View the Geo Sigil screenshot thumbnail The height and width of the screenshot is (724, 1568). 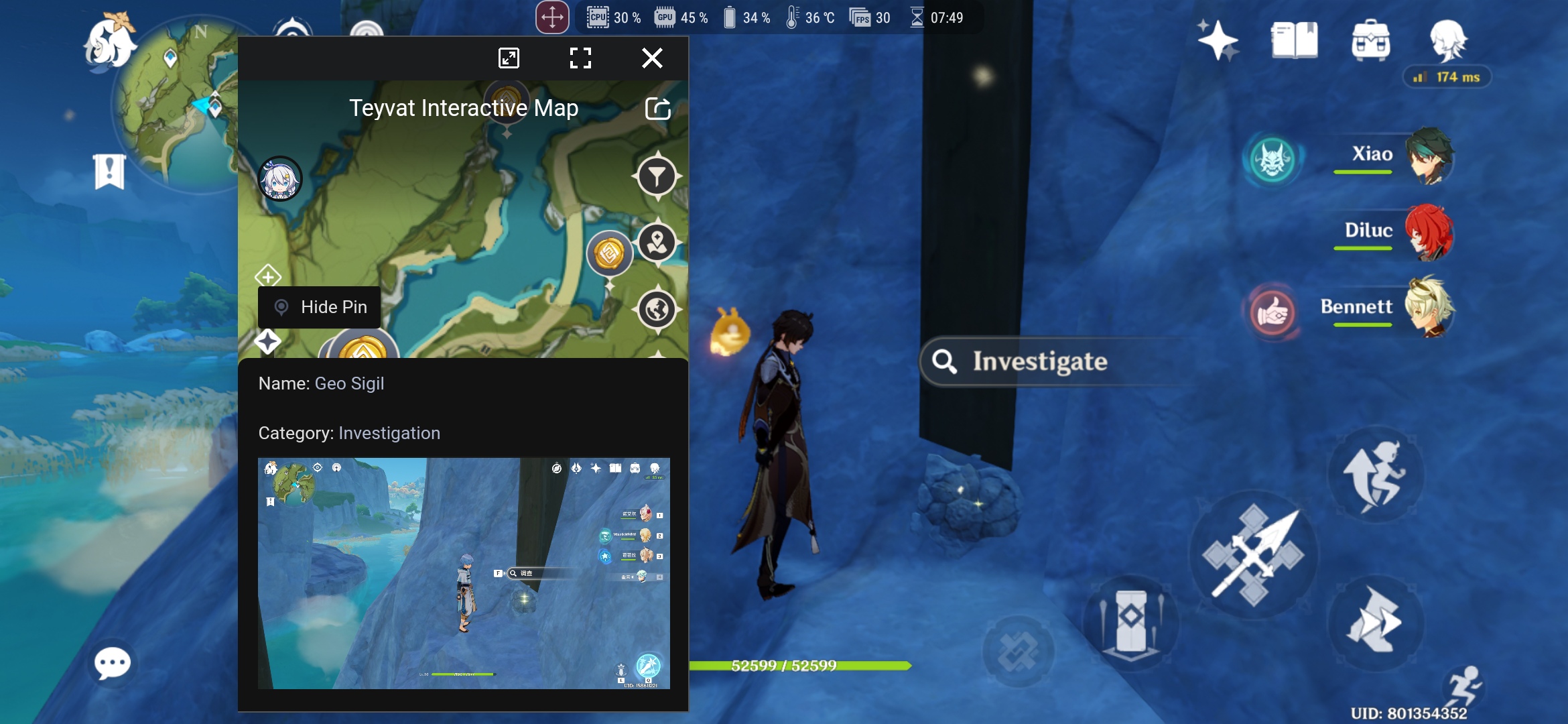[464, 572]
